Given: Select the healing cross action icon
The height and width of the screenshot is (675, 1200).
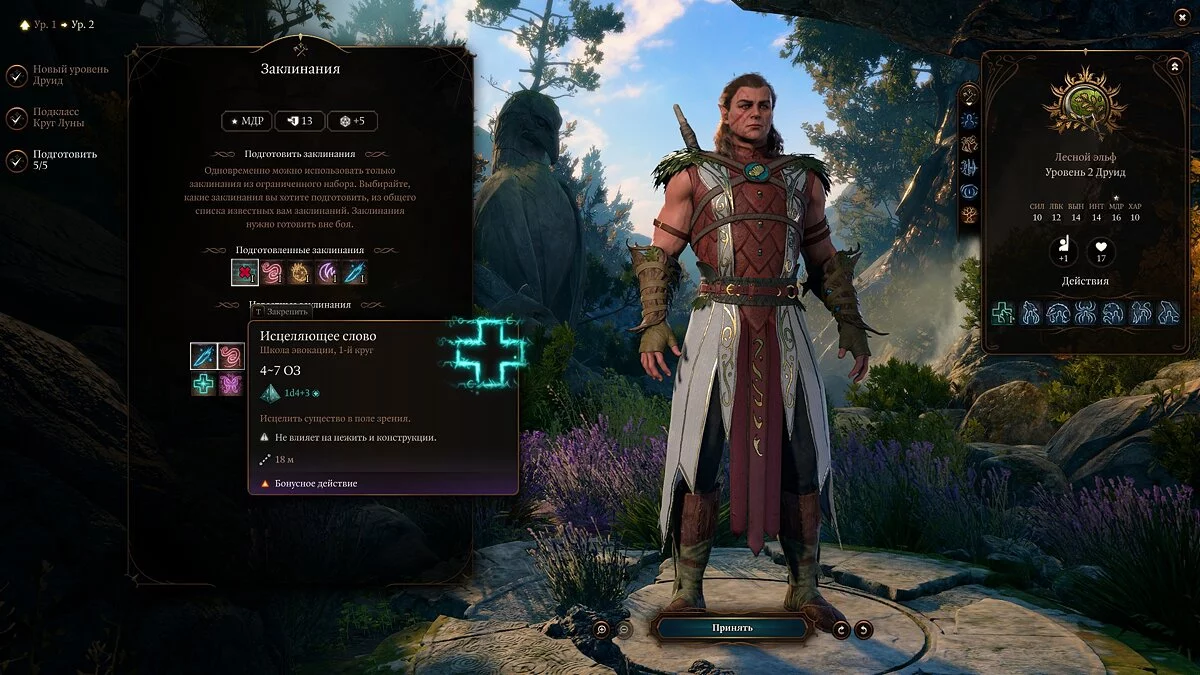Looking at the screenshot, I should point(1003,313).
